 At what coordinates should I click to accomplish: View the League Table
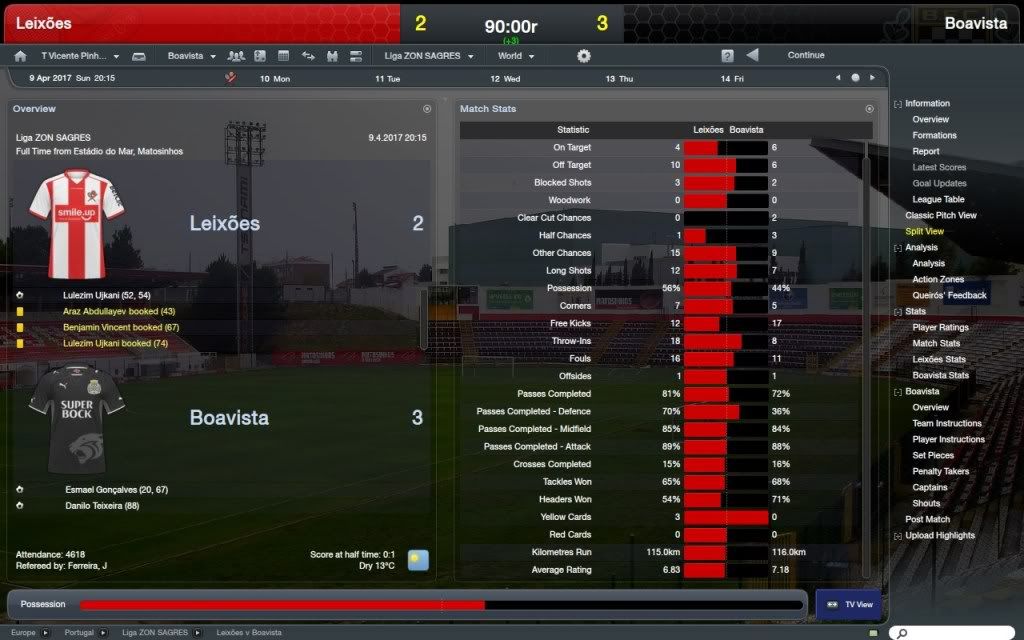tap(938, 199)
